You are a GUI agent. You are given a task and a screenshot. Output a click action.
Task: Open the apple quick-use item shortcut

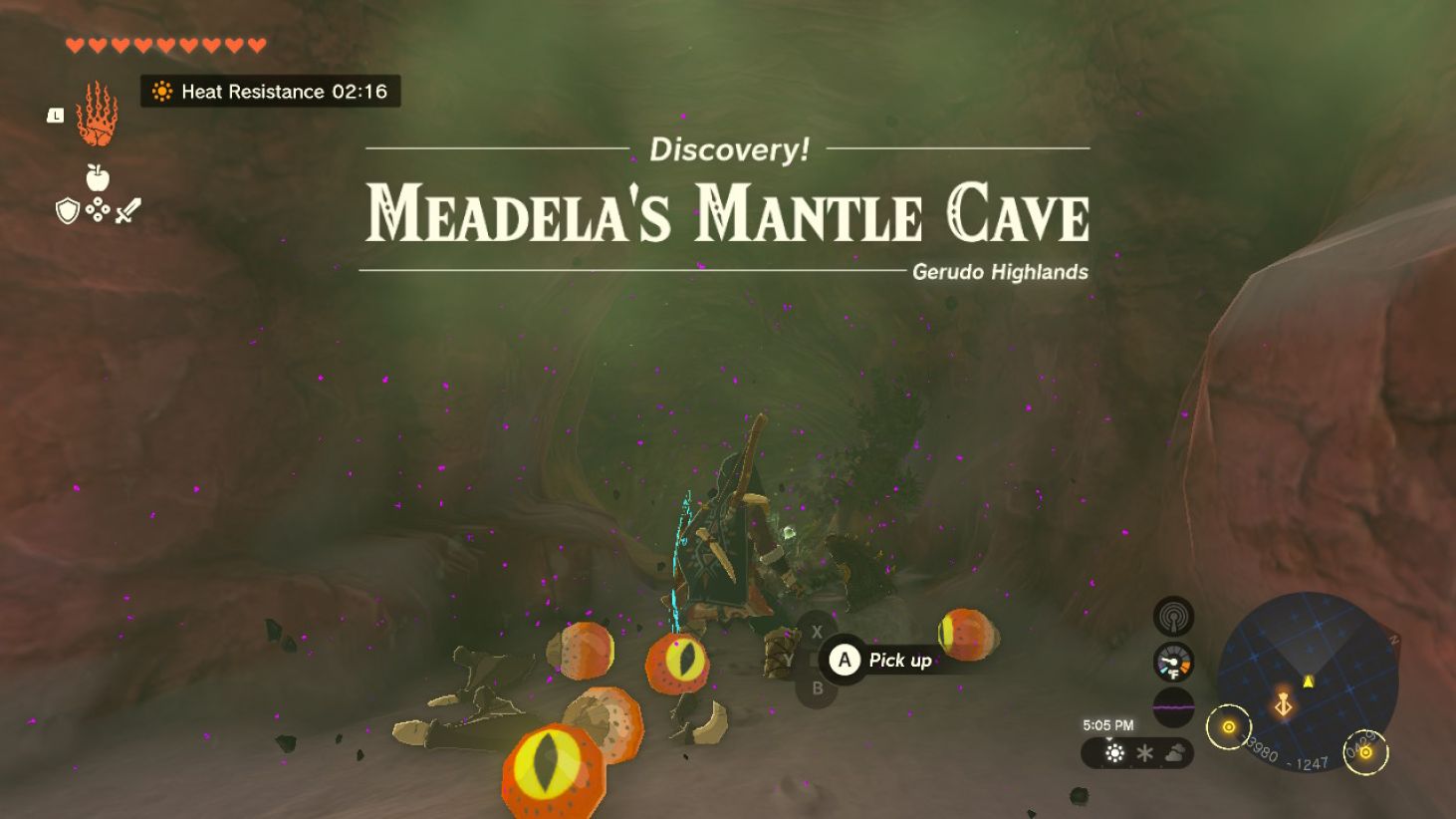[97, 177]
